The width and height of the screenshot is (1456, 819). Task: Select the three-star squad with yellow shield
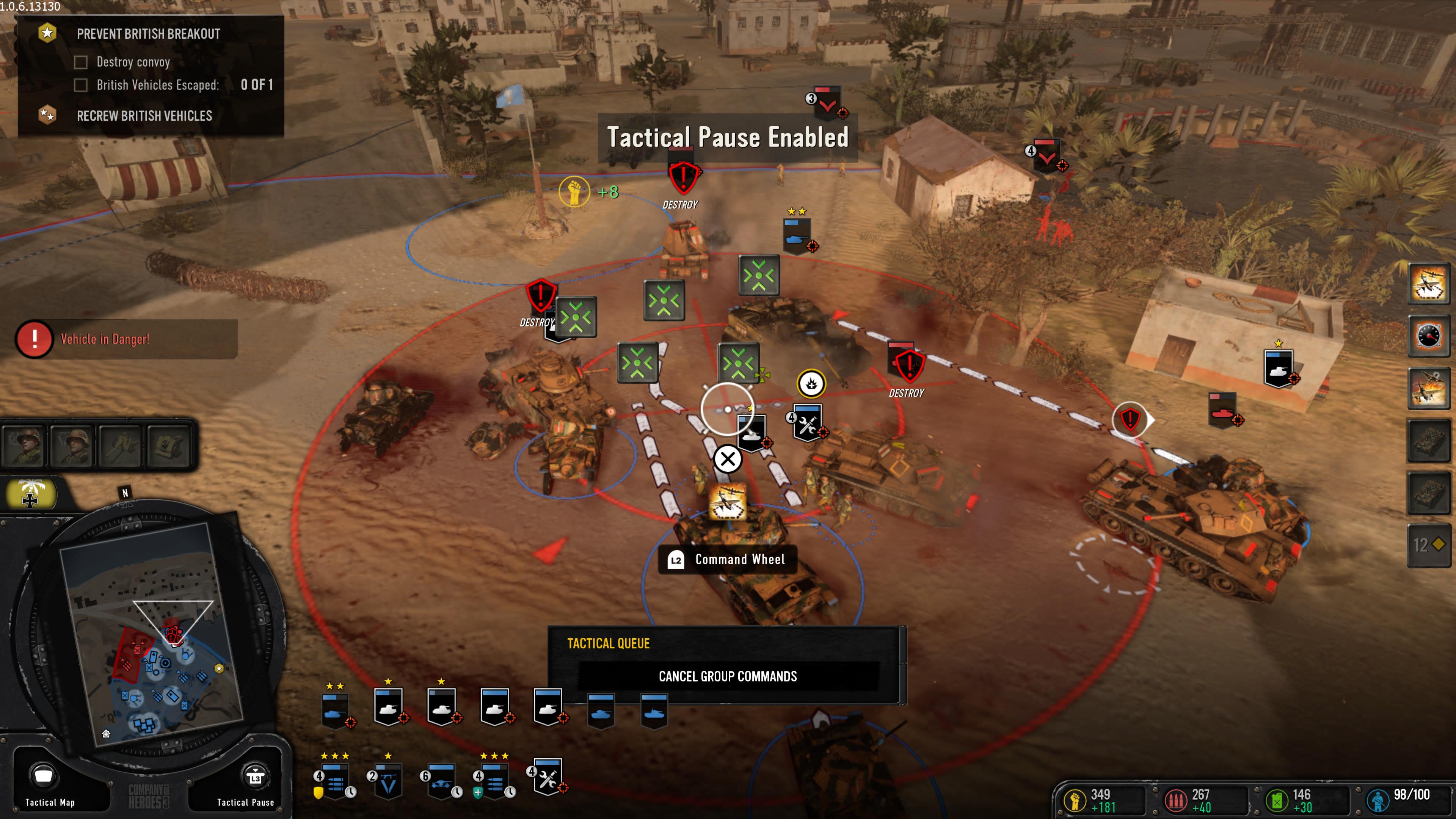click(334, 780)
